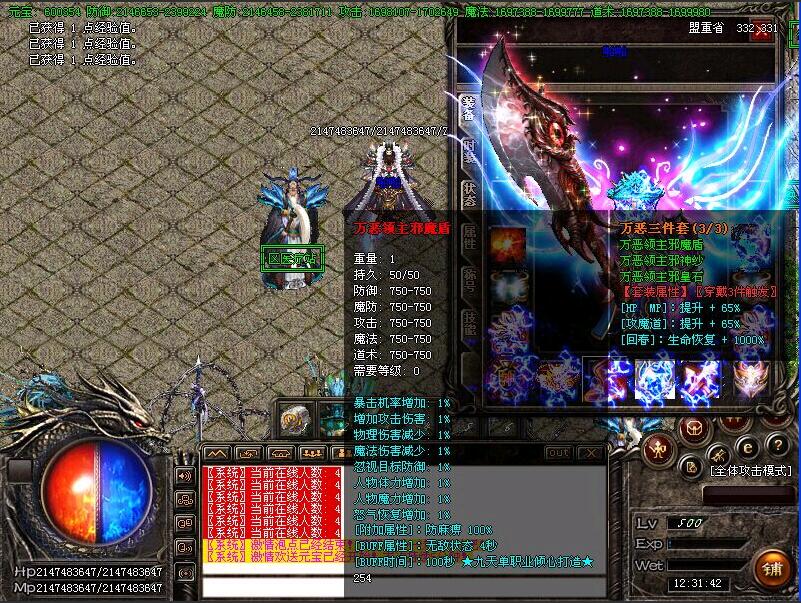This screenshot has width=801, height=603.
Task: Select the 状态 status tab
Action: (467, 193)
